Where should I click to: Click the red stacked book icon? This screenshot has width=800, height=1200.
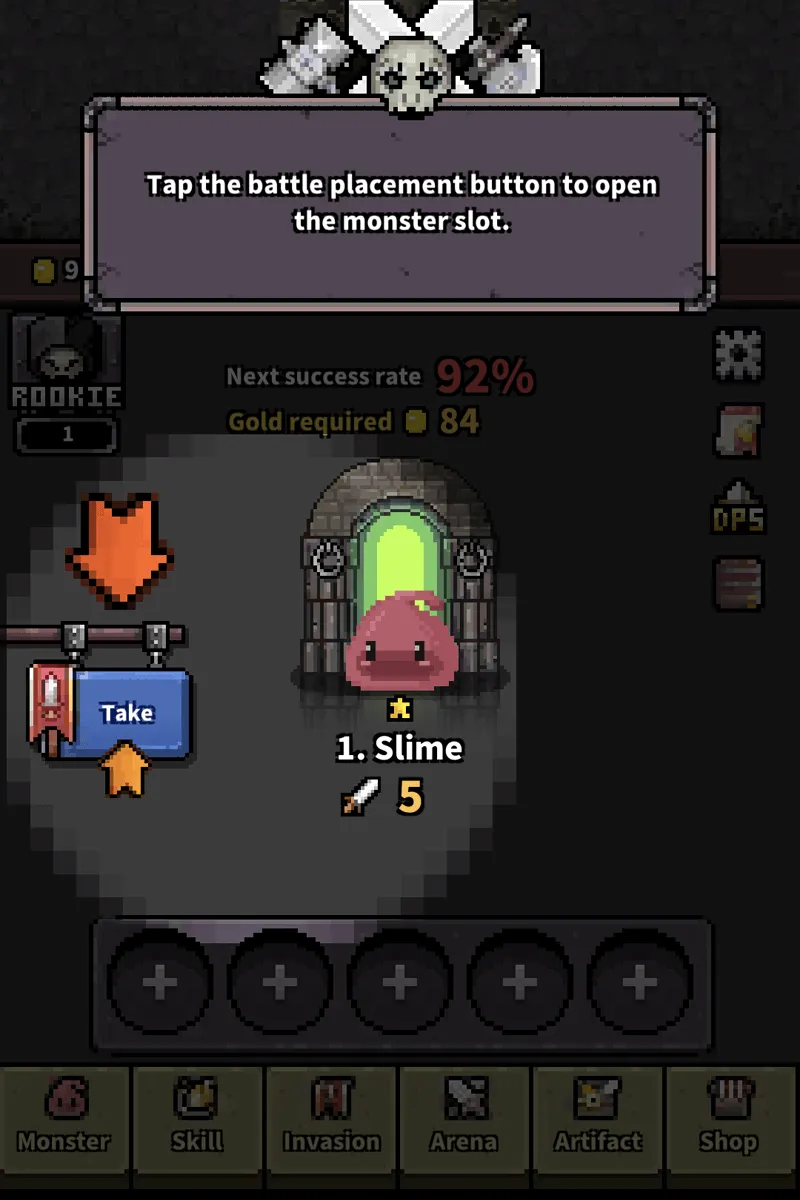pyautogui.click(x=739, y=583)
